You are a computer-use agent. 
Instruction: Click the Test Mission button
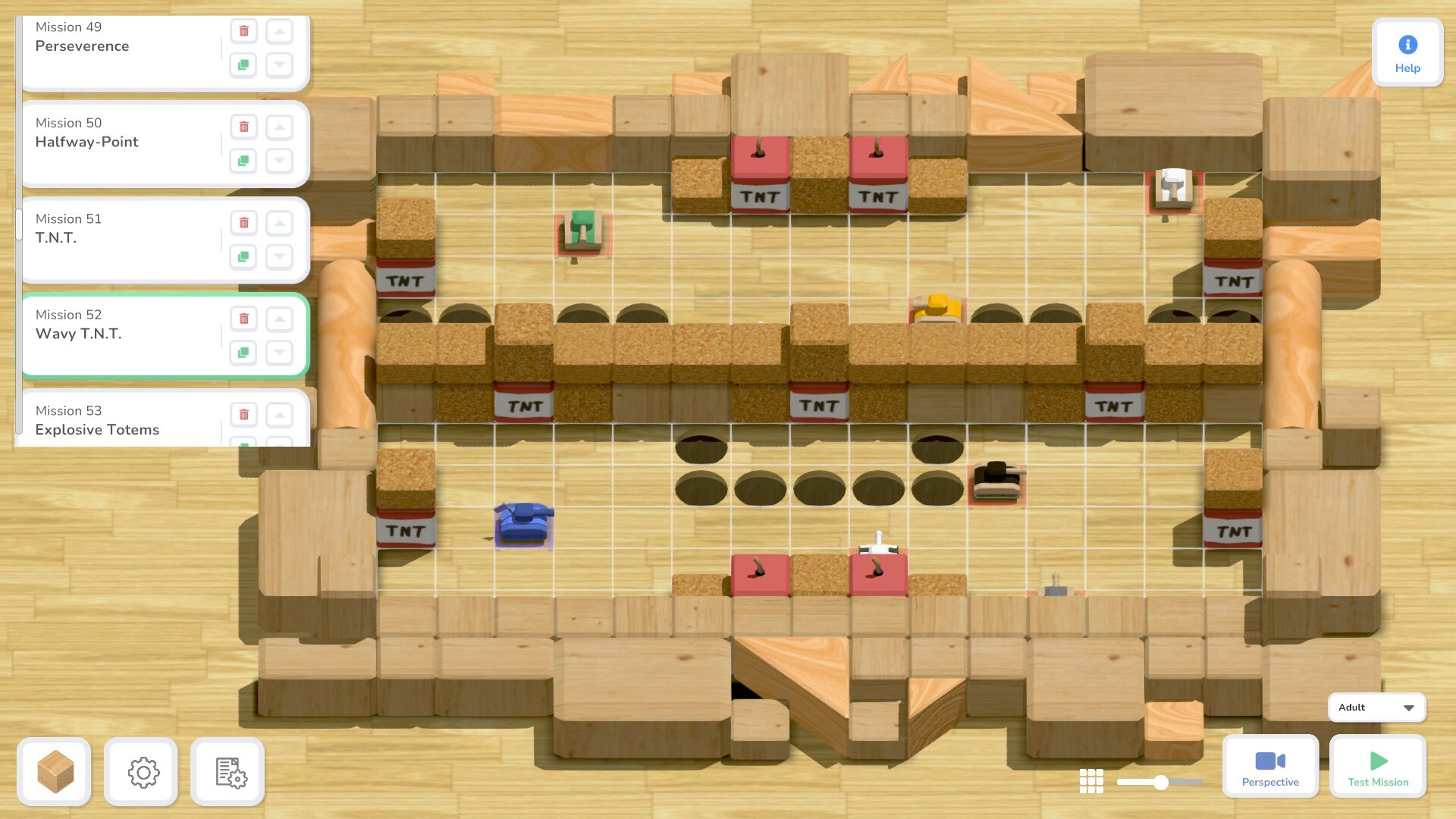click(x=1377, y=767)
